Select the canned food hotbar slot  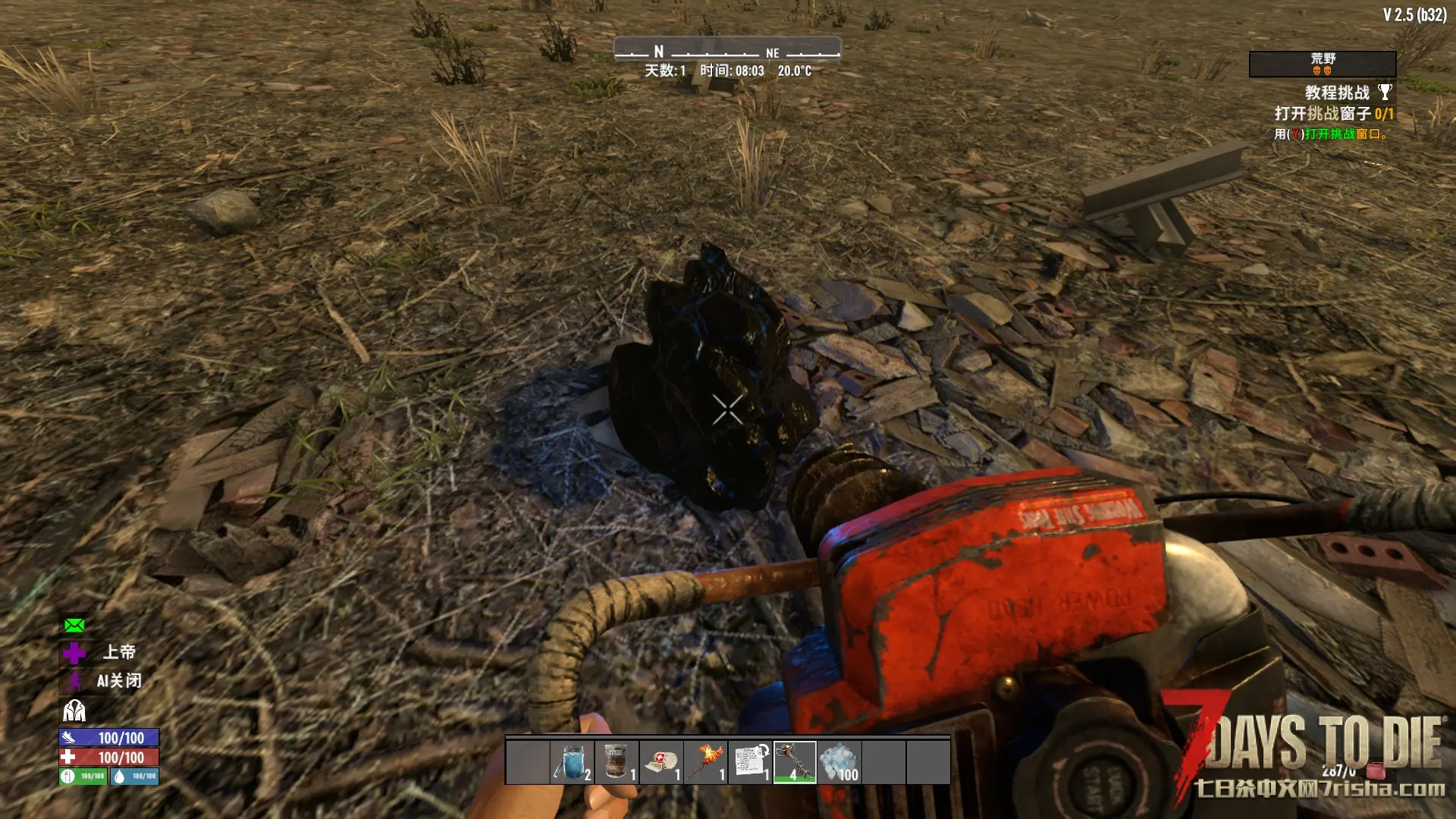[617, 761]
